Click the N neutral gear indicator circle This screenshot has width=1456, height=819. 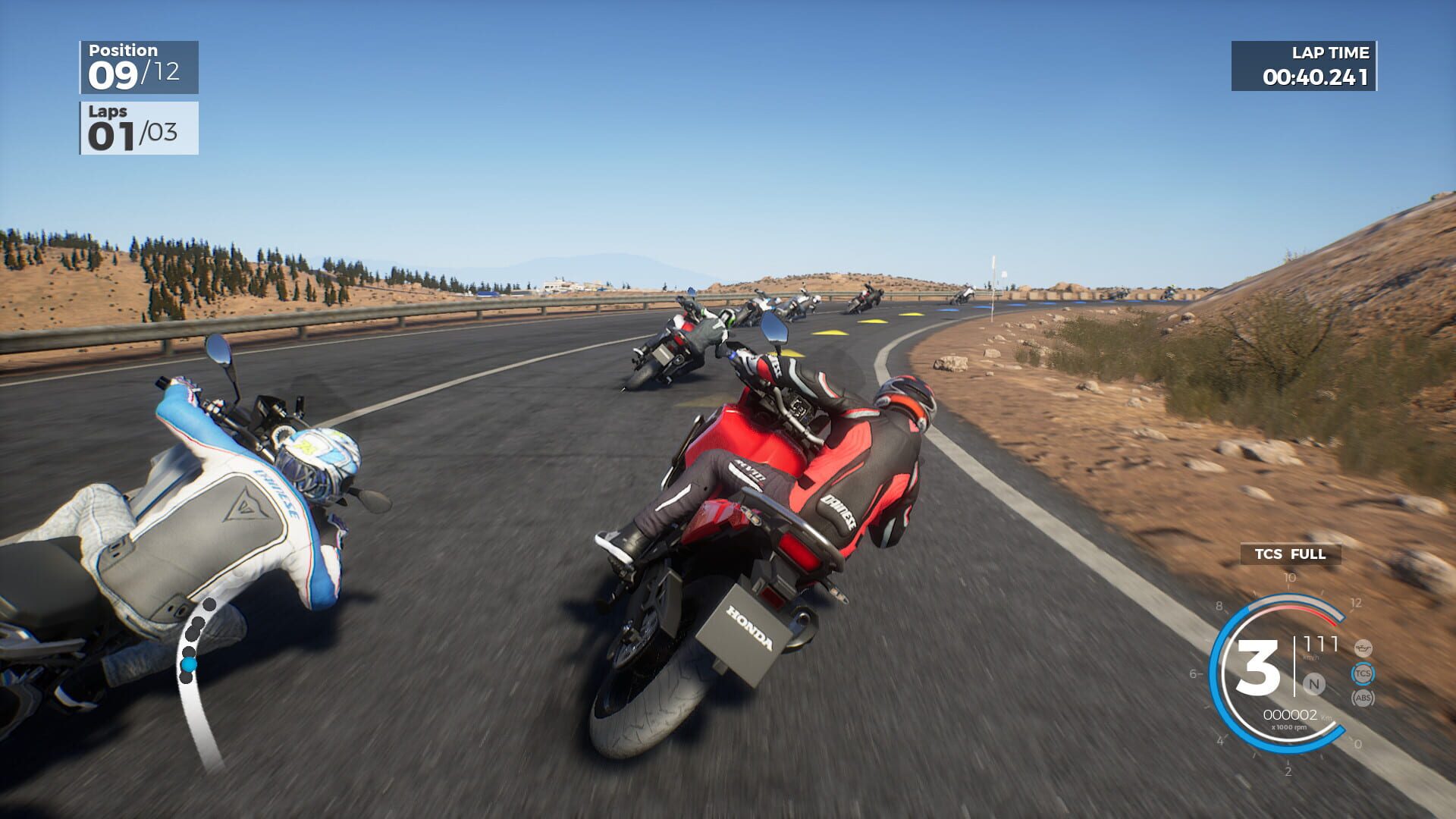[x=1315, y=684]
